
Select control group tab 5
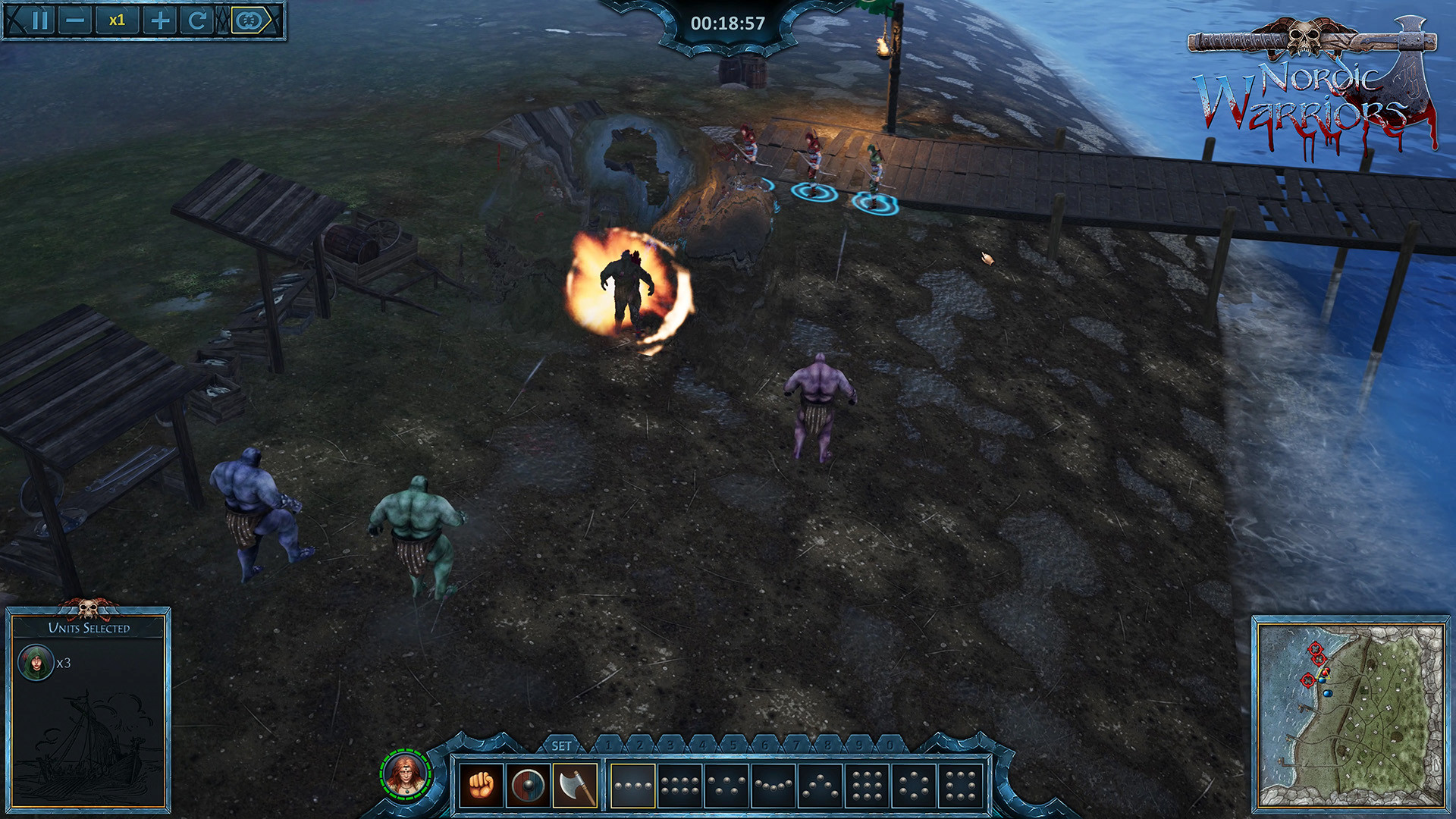[x=733, y=745]
